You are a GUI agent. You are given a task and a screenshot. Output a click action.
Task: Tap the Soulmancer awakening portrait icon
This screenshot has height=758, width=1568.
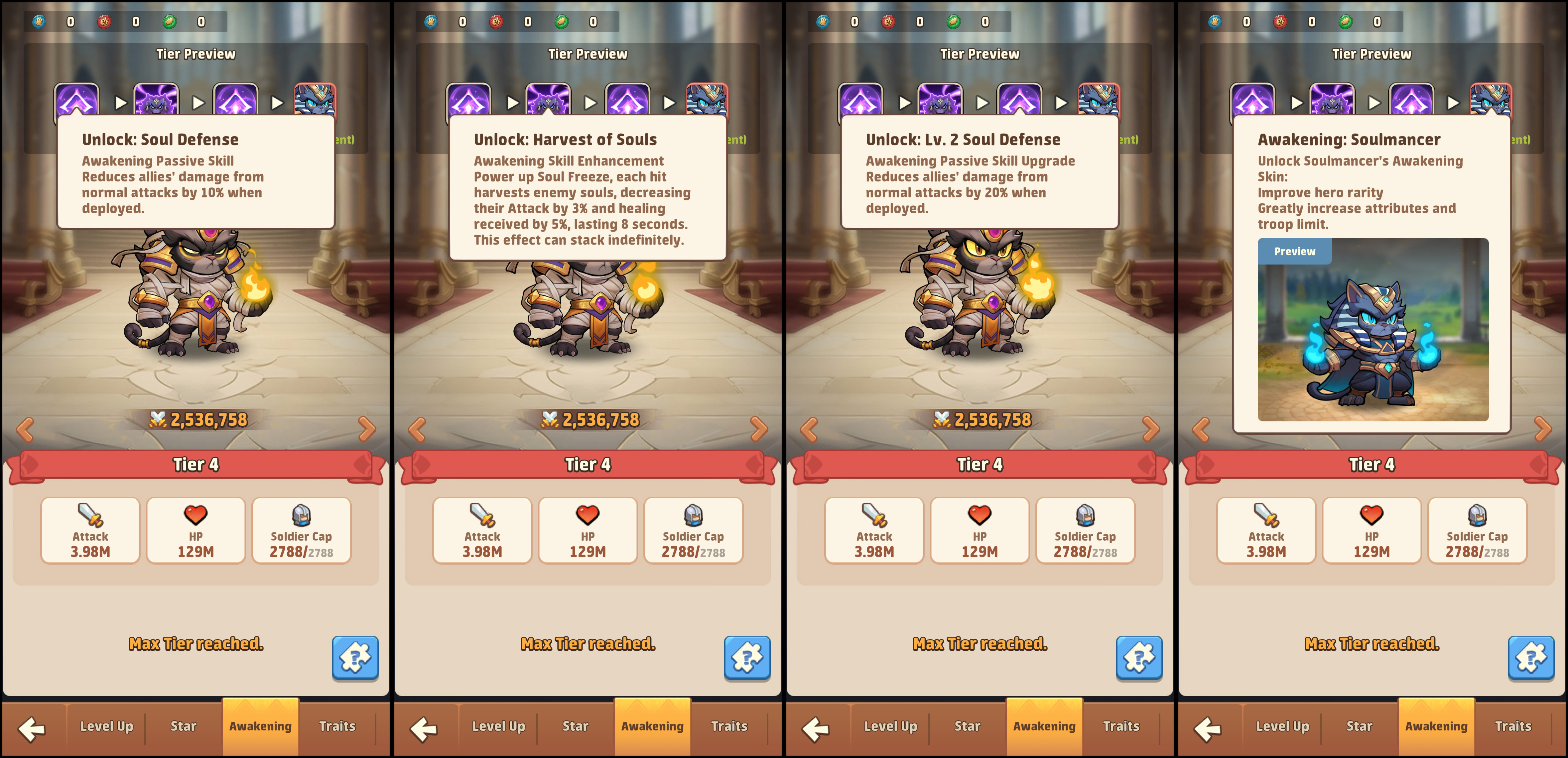(1491, 99)
